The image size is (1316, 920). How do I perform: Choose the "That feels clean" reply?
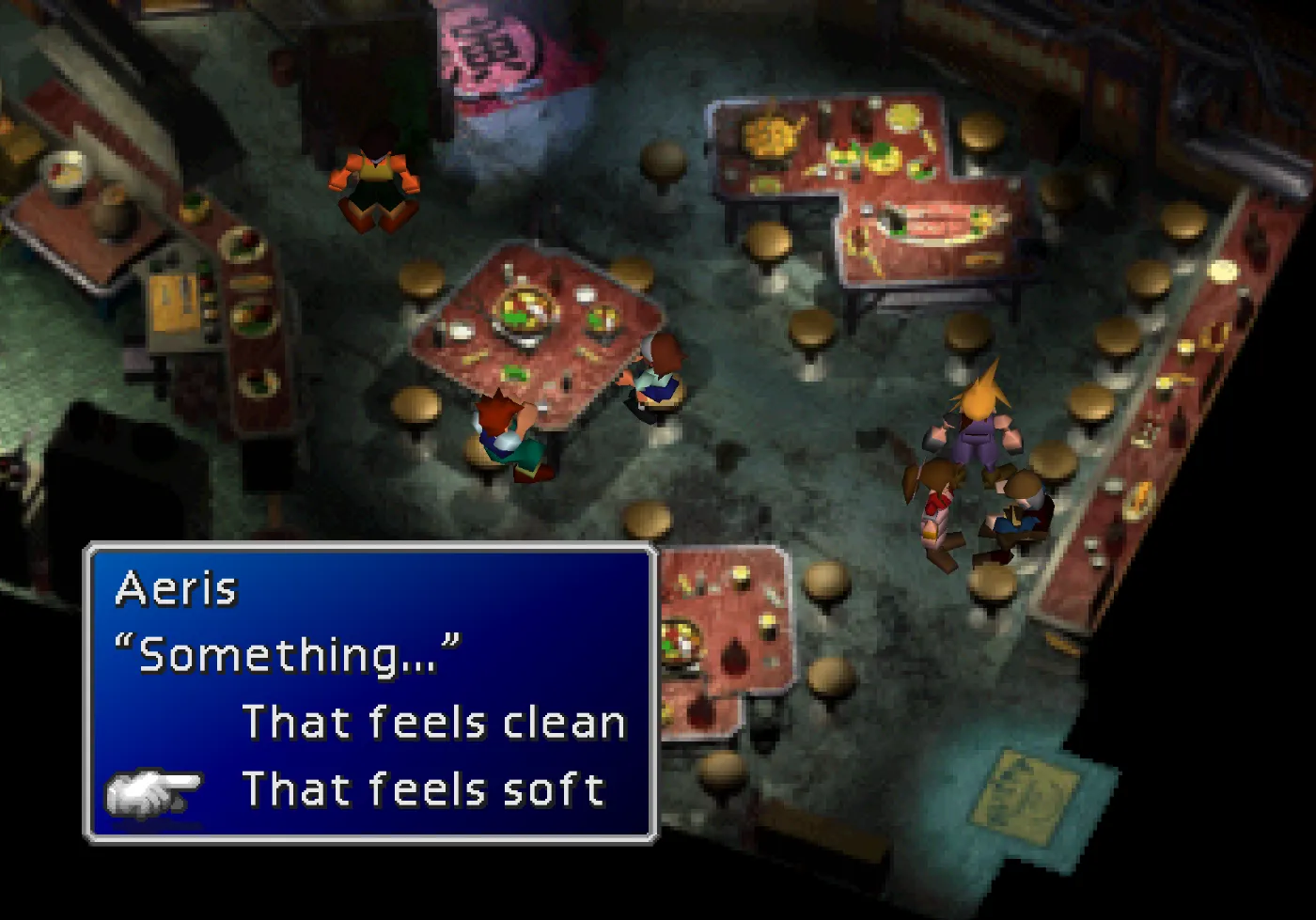click(x=433, y=723)
